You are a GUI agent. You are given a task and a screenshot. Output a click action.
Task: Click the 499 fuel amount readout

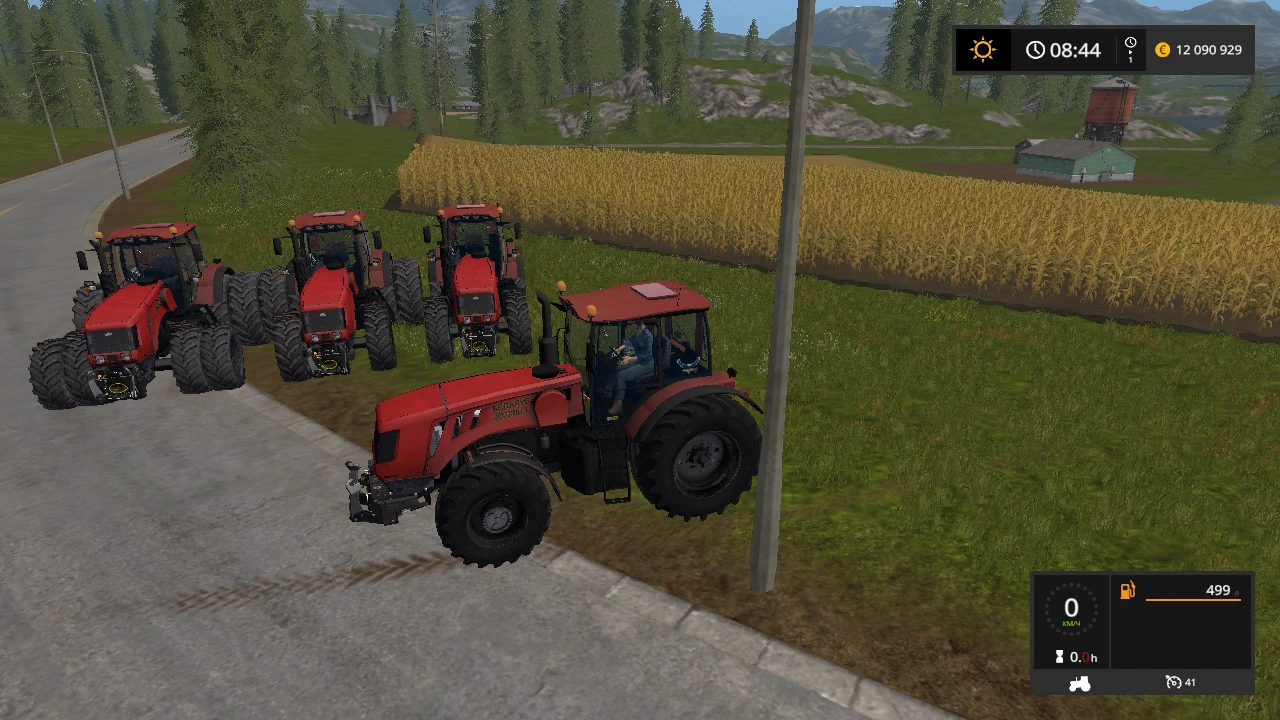pyautogui.click(x=1218, y=590)
